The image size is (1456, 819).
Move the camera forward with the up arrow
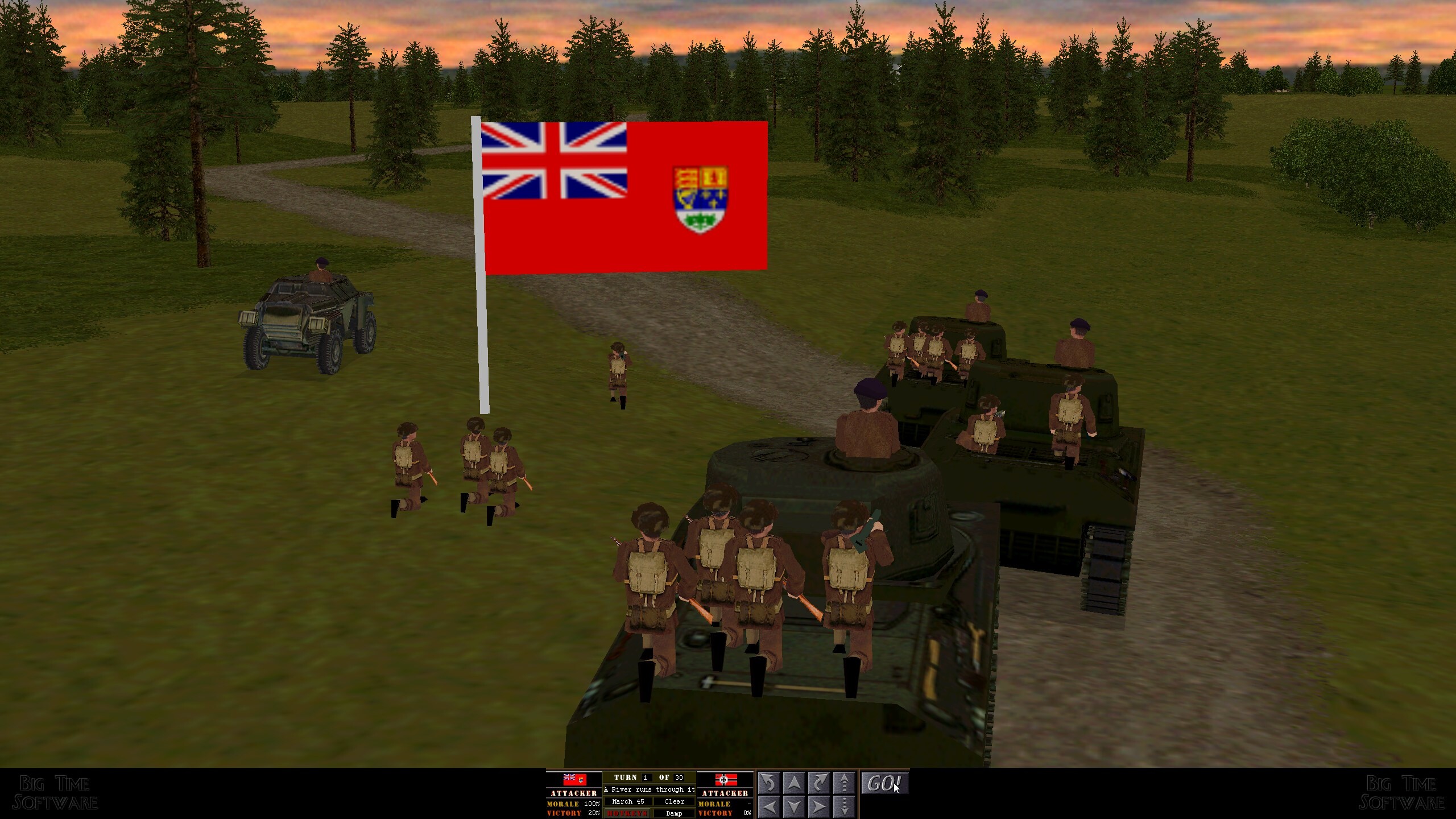click(794, 783)
